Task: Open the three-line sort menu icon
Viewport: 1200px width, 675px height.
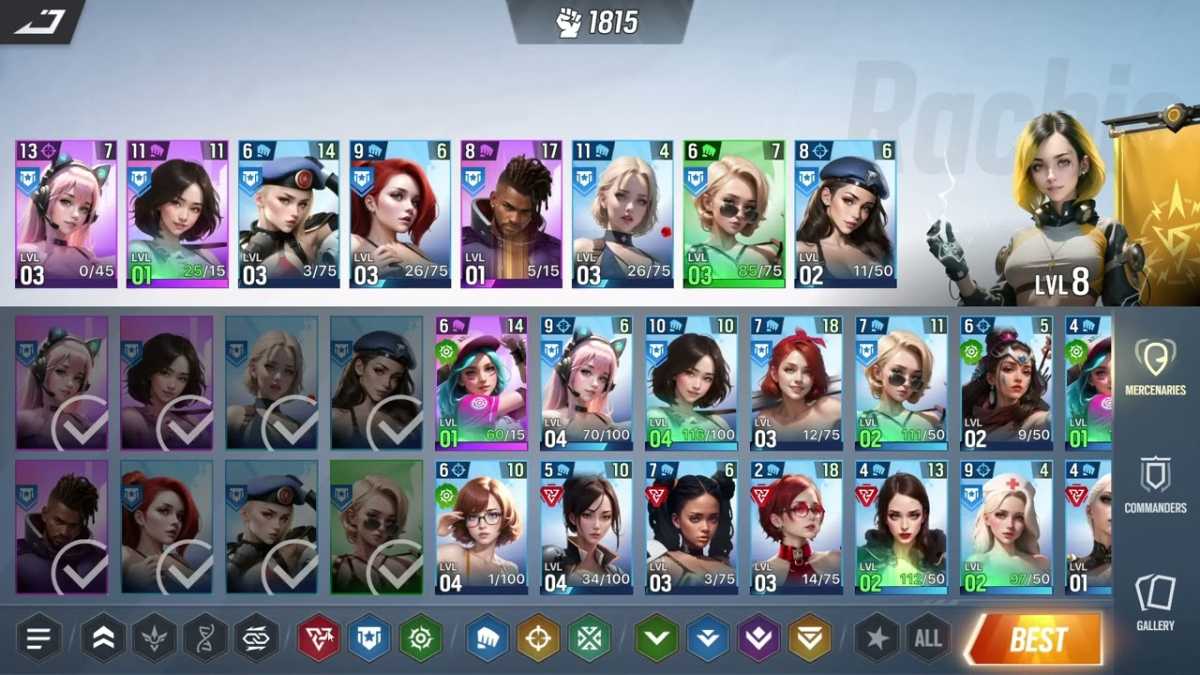Action: click(x=39, y=638)
